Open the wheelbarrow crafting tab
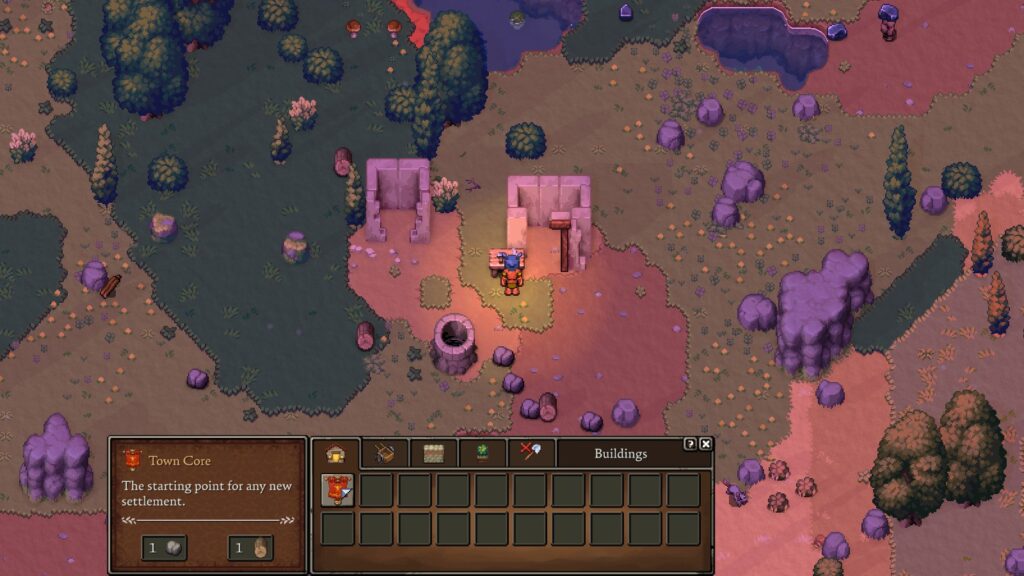1024x576 pixels. point(385,453)
